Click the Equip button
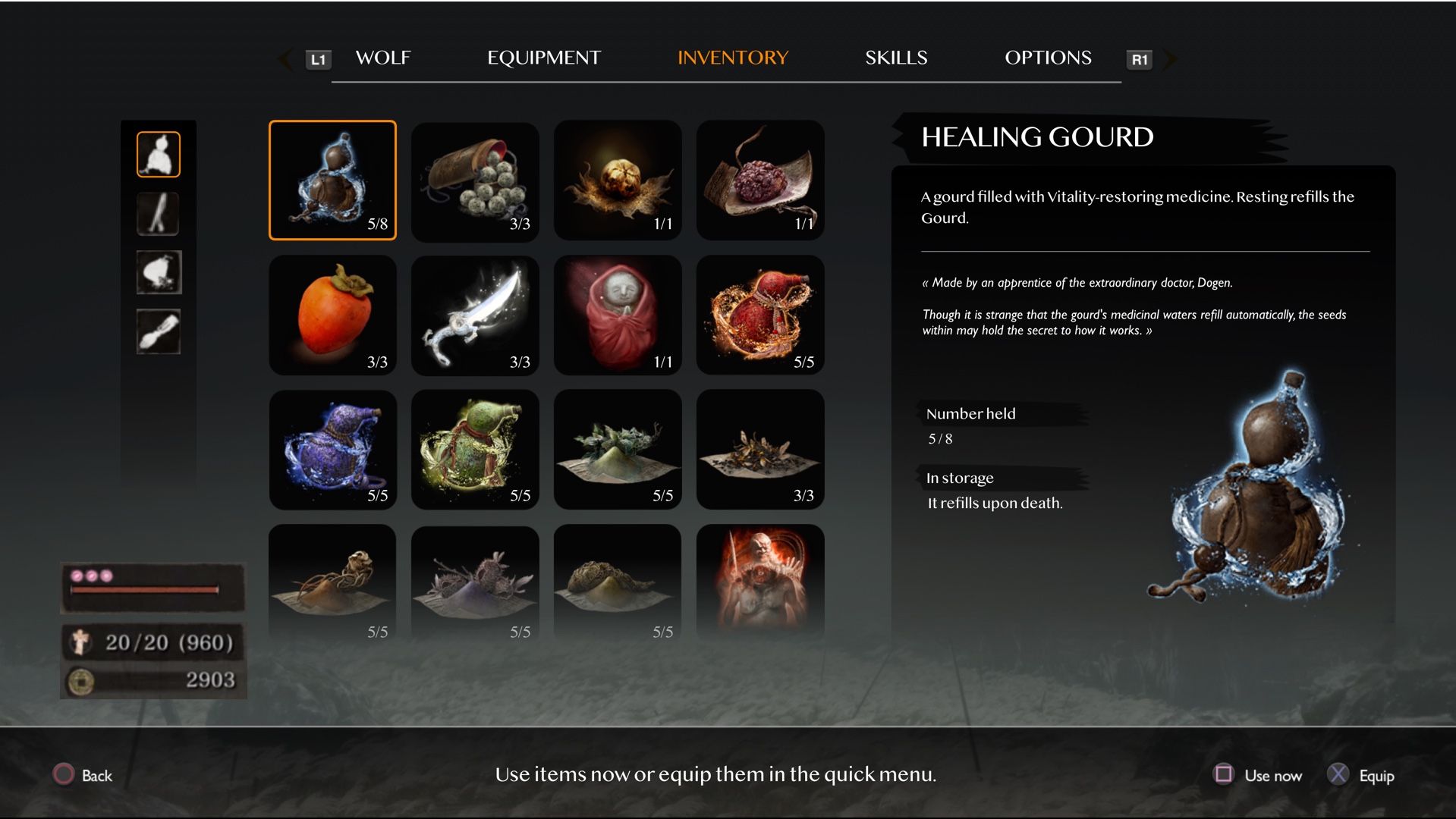This screenshot has width=1456, height=819. [x=1362, y=775]
